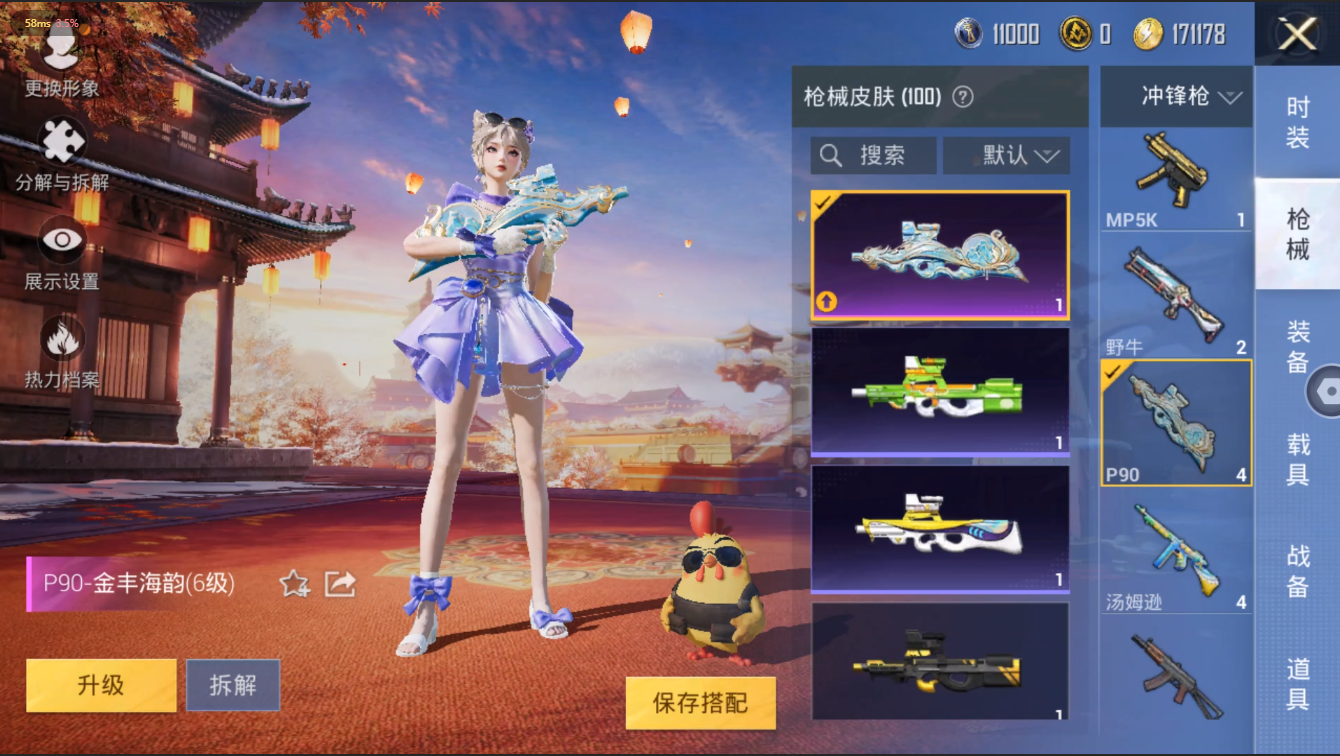Favorite the skin with the star icon
Viewport: 1340px width, 756px height.
click(x=294, y=583)
